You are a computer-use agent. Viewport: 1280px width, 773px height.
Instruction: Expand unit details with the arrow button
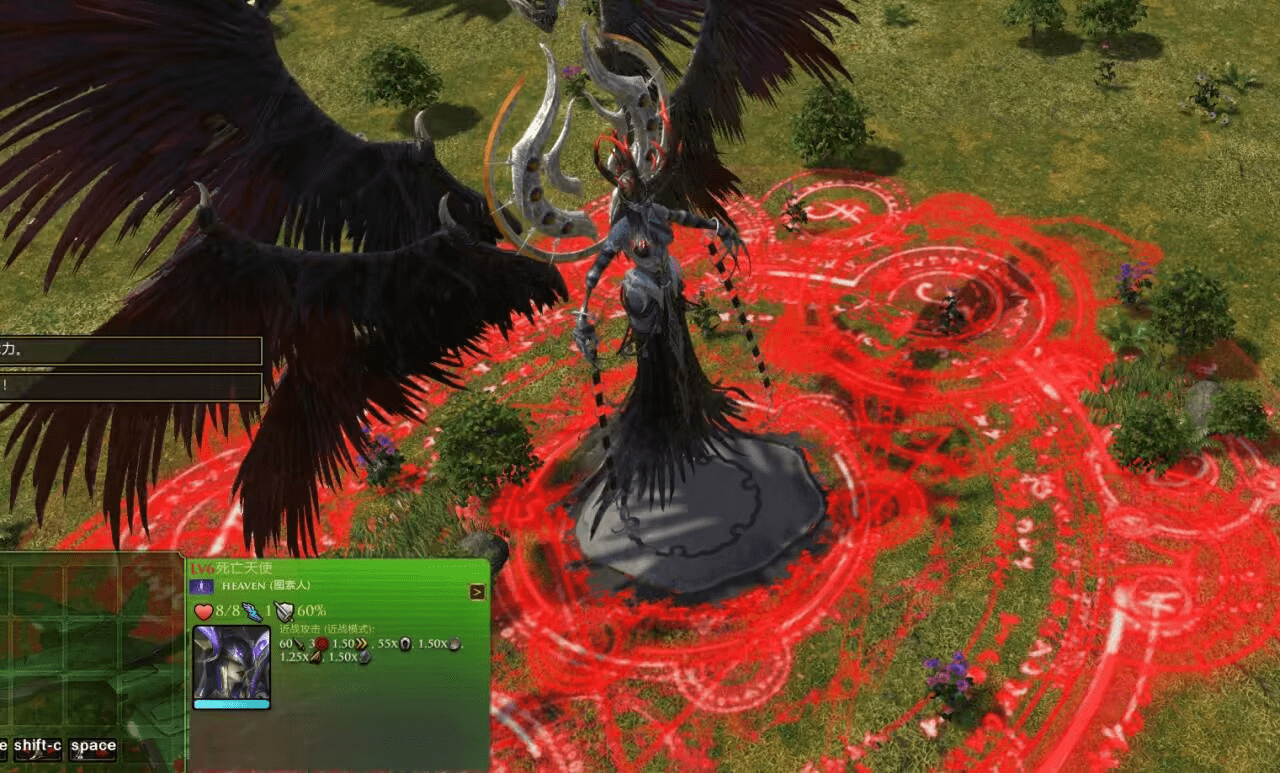[477, 592]
